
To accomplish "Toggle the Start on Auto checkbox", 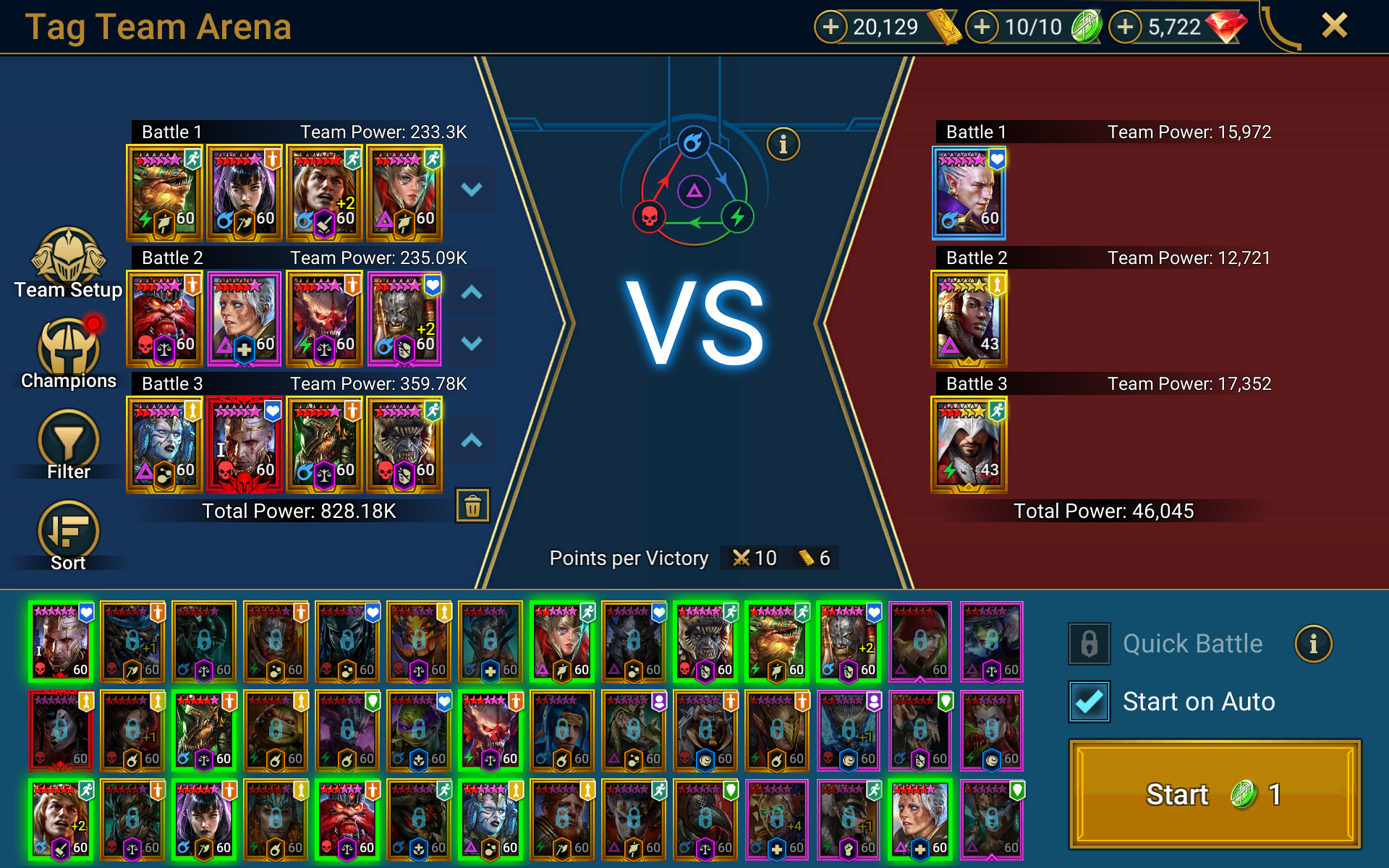I will (1089, 702).
